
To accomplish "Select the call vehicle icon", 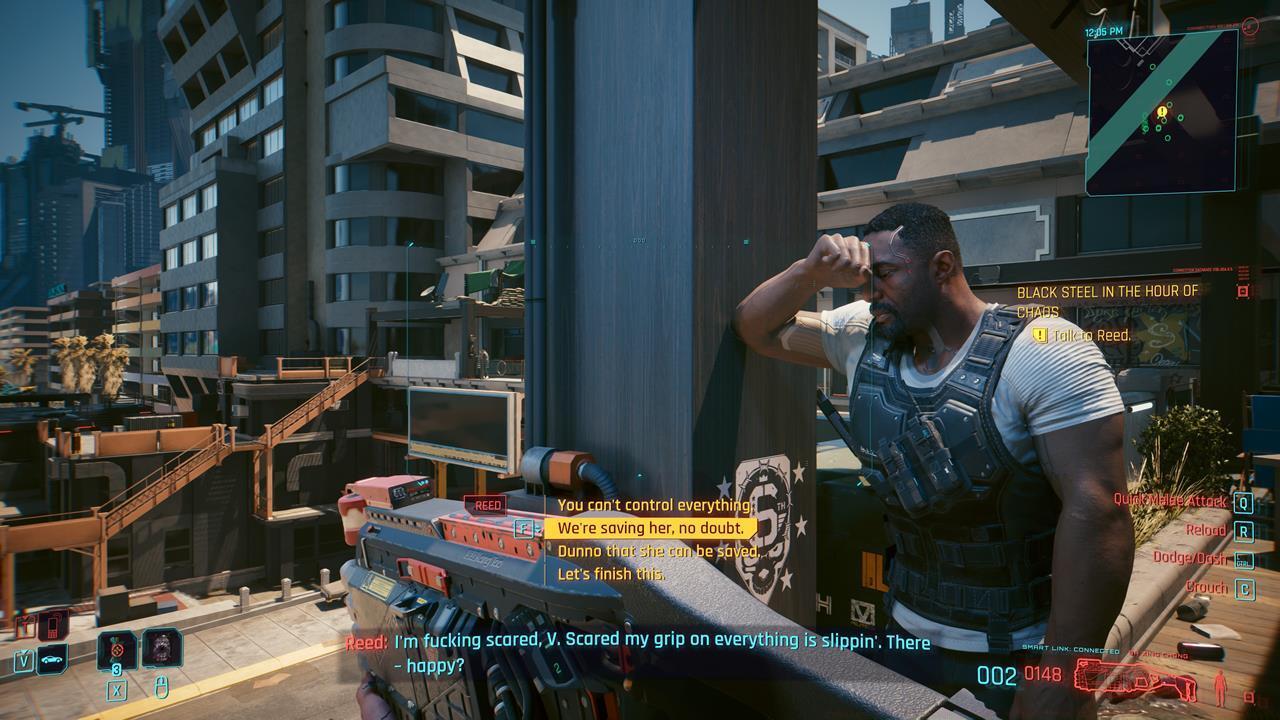I will coord(51,660).
